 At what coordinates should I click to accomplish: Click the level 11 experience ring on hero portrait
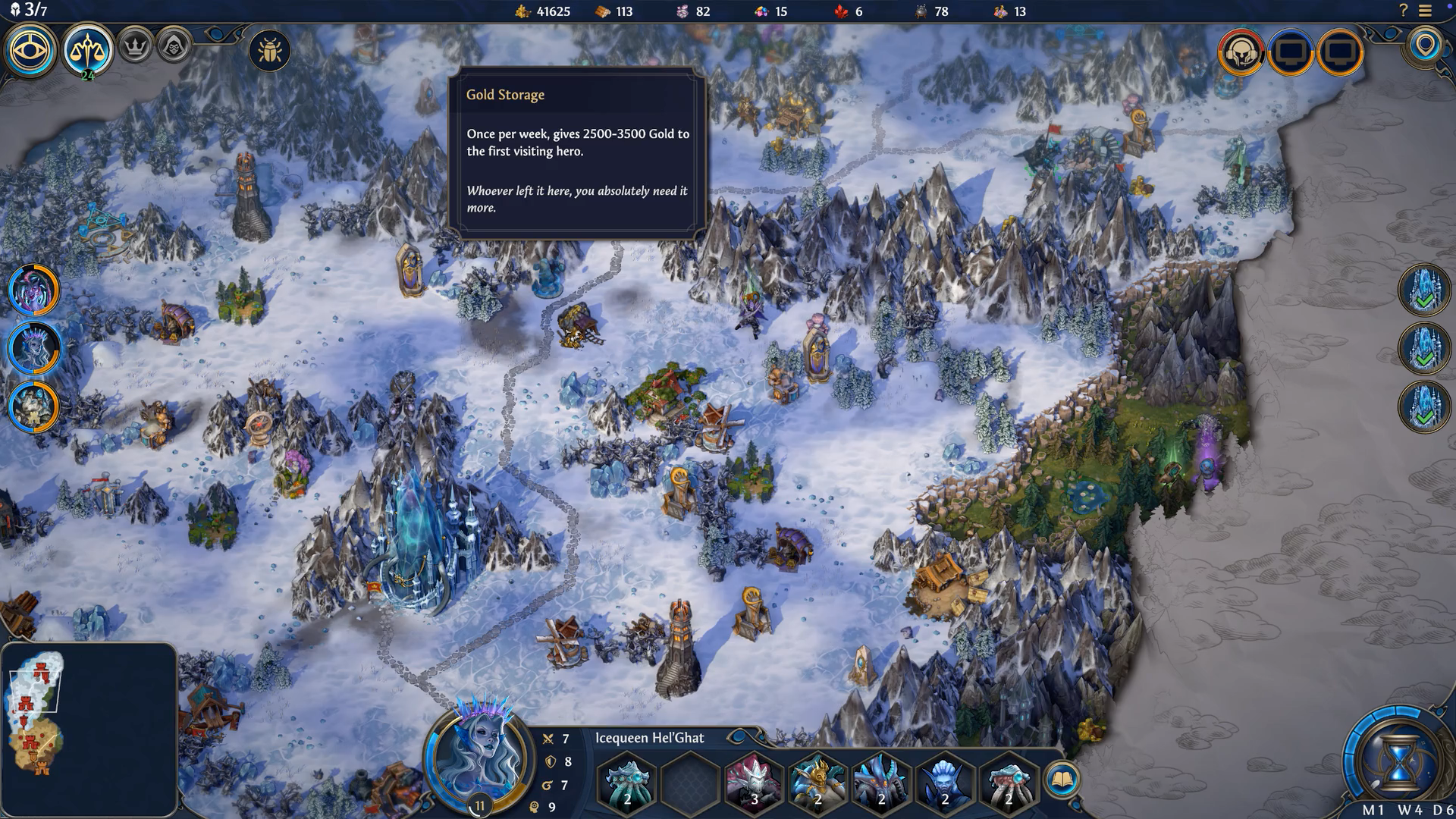(x=480, y=806)
